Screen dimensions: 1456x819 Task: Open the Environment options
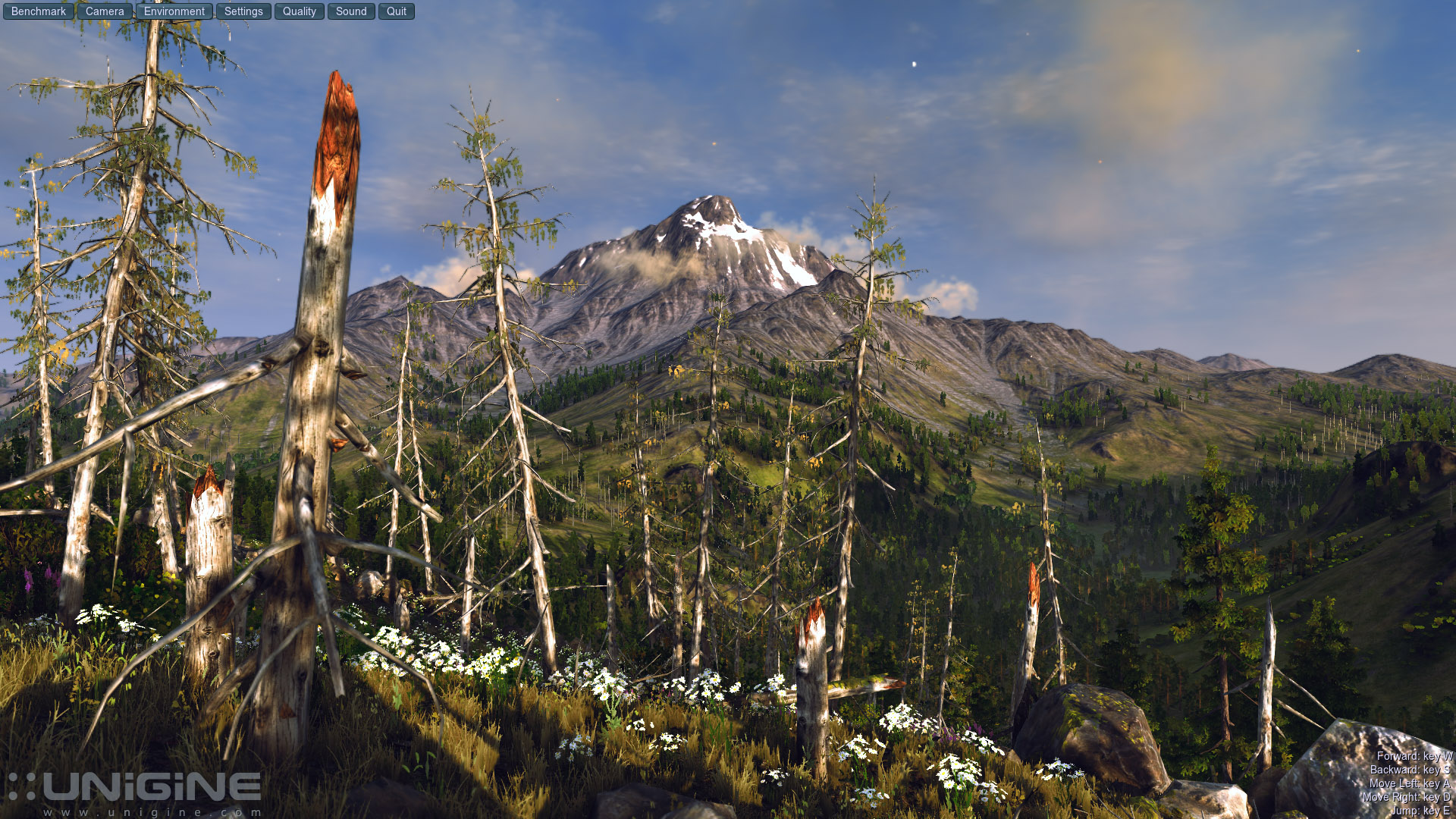[174, 11]
